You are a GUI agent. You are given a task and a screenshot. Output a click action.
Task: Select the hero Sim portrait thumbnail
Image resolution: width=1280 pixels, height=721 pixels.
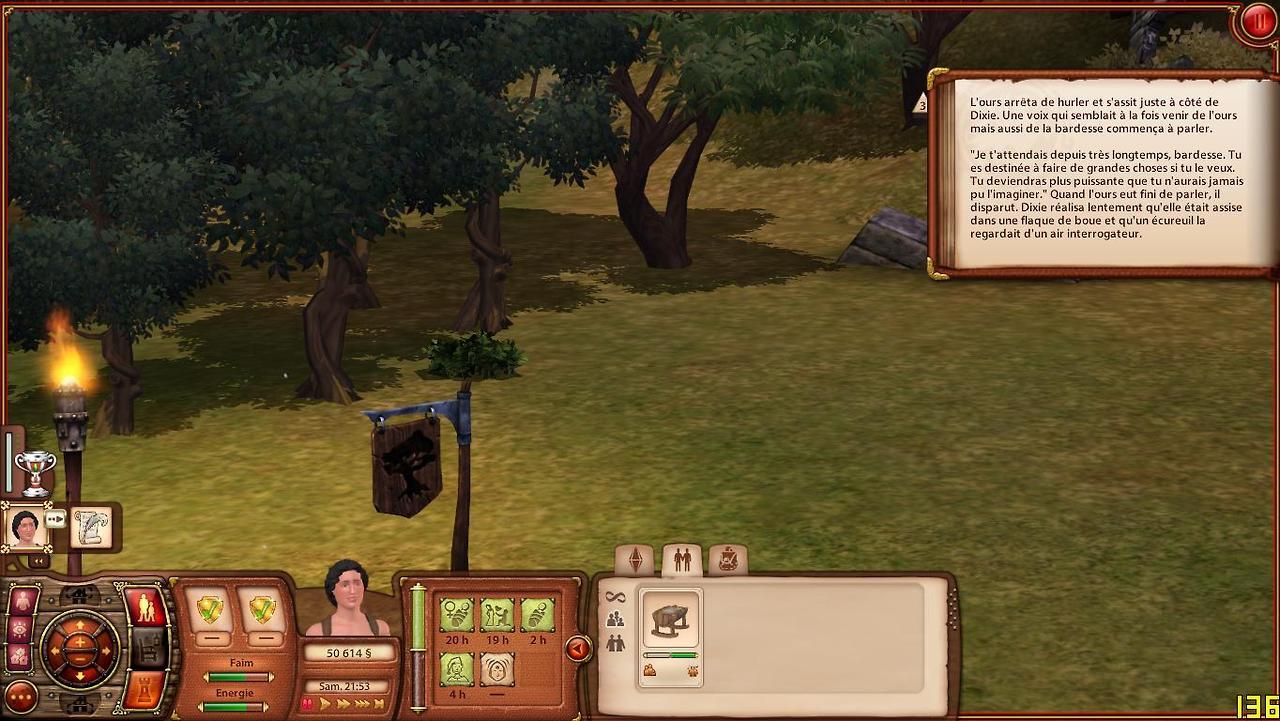pyautogui.click(x=25, y=527)
